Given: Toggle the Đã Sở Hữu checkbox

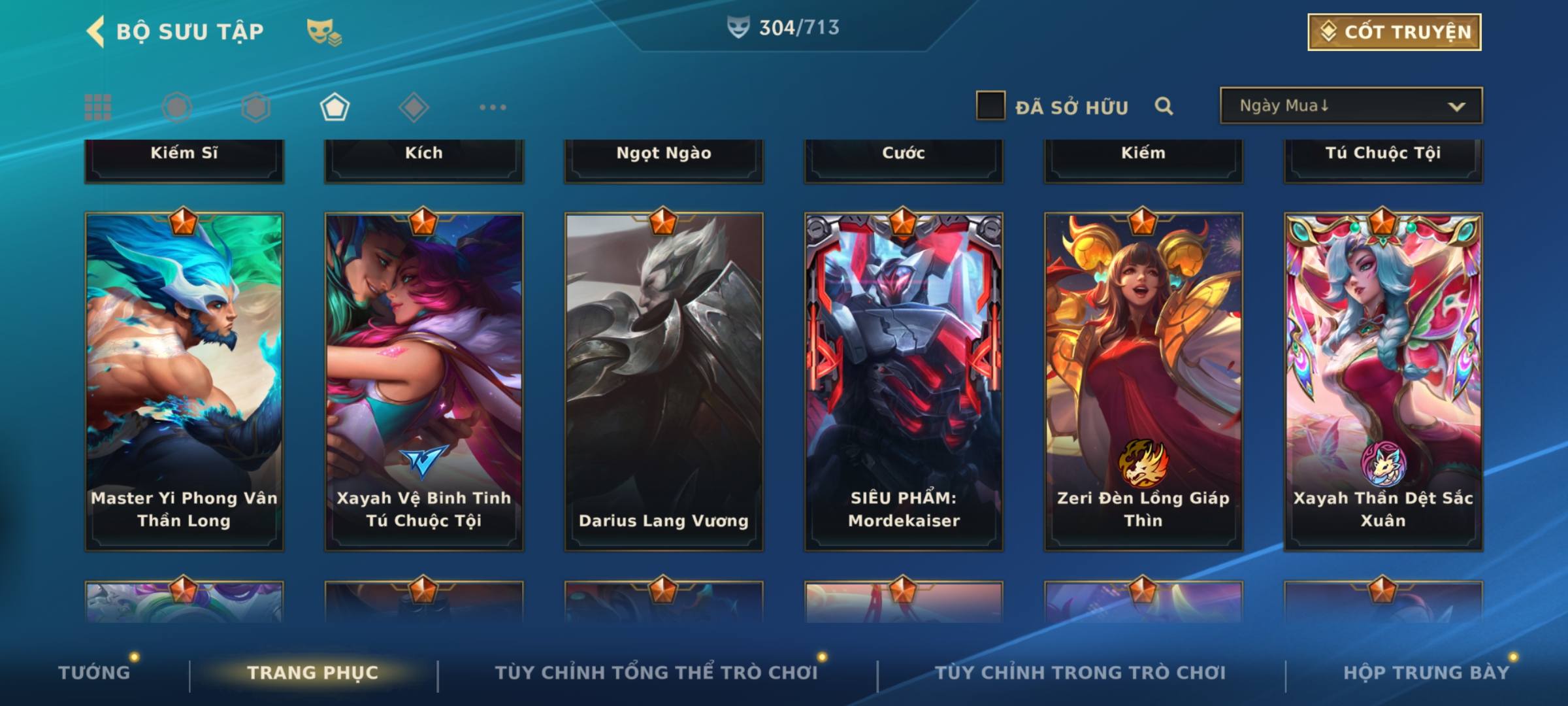Looking at the screenshot, I should click(x=990, y=106).
